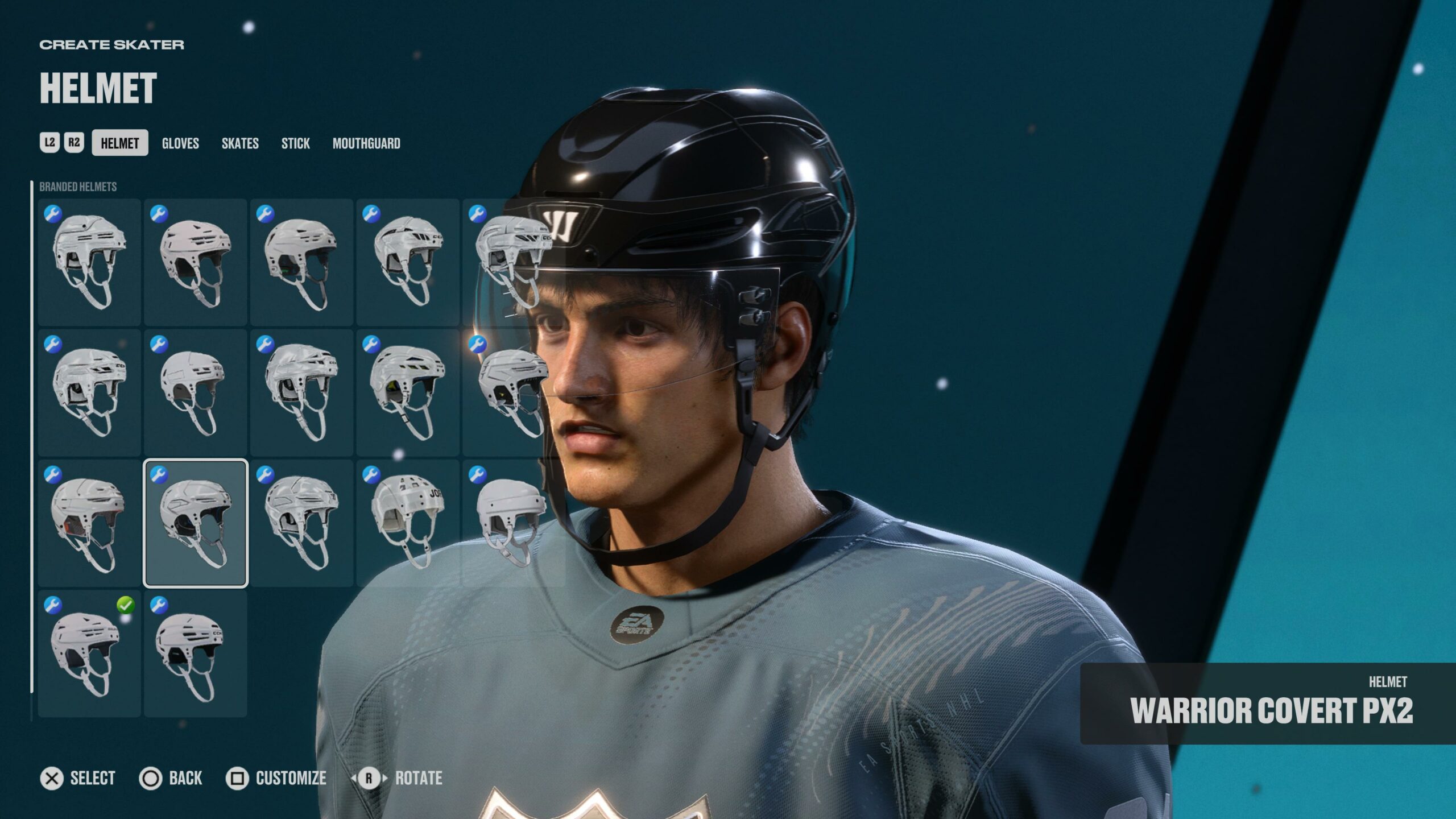This screenshot has width=1456, height=819.
Task: Switch to the Gloves tab
Action: pyautogui.click(x=180, y=143)
